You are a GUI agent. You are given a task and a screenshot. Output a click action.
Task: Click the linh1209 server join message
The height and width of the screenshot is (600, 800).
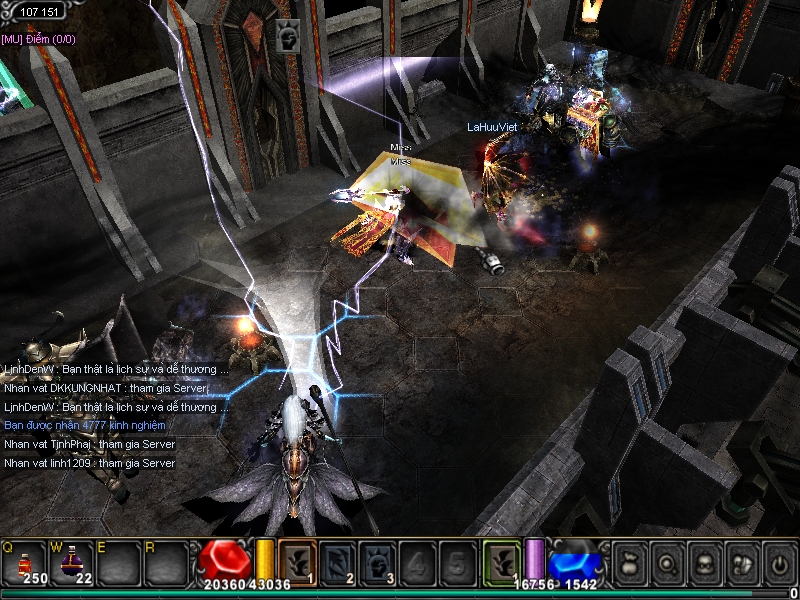coord(89,464)
